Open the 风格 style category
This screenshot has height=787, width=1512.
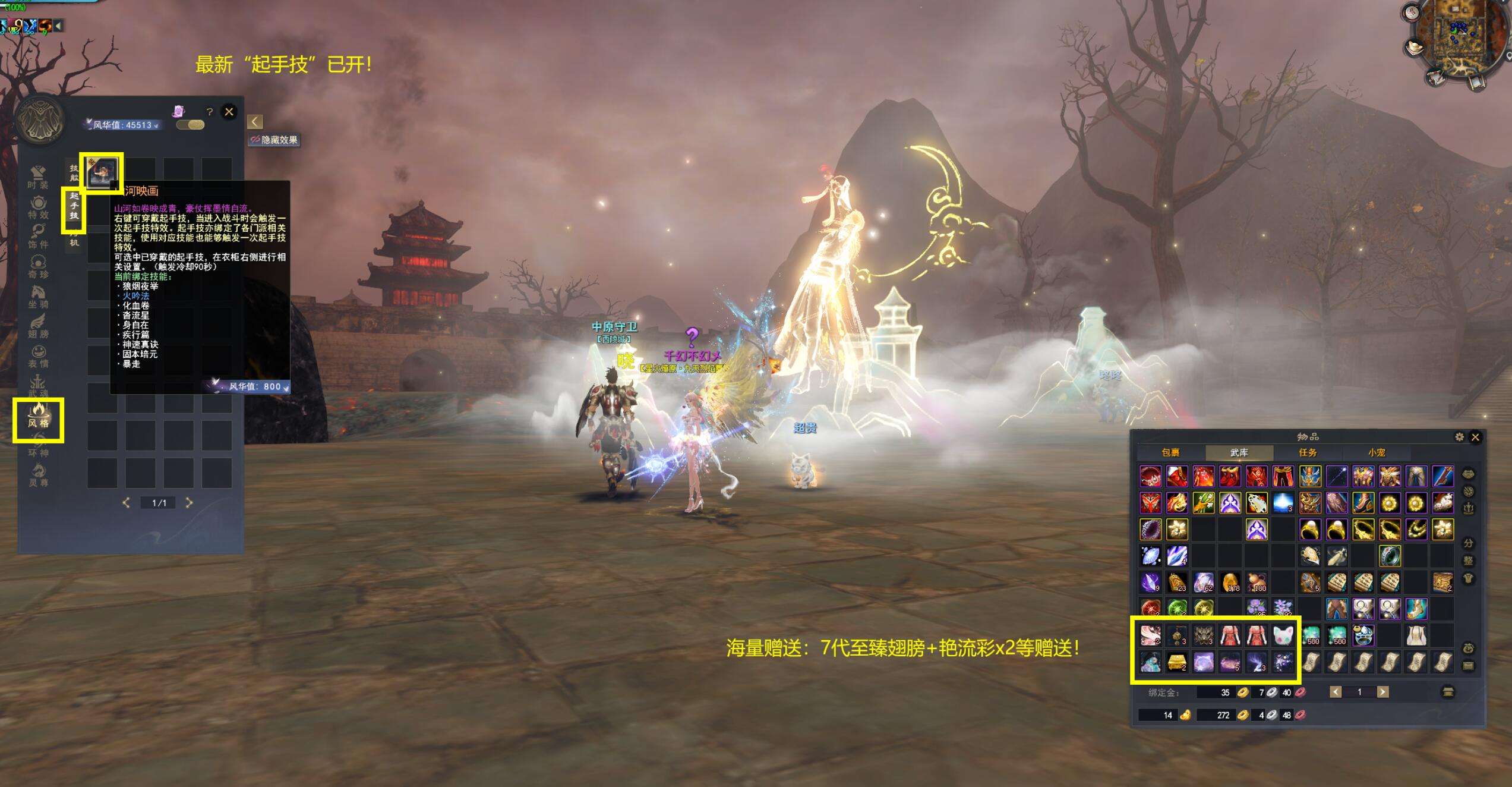38,415
